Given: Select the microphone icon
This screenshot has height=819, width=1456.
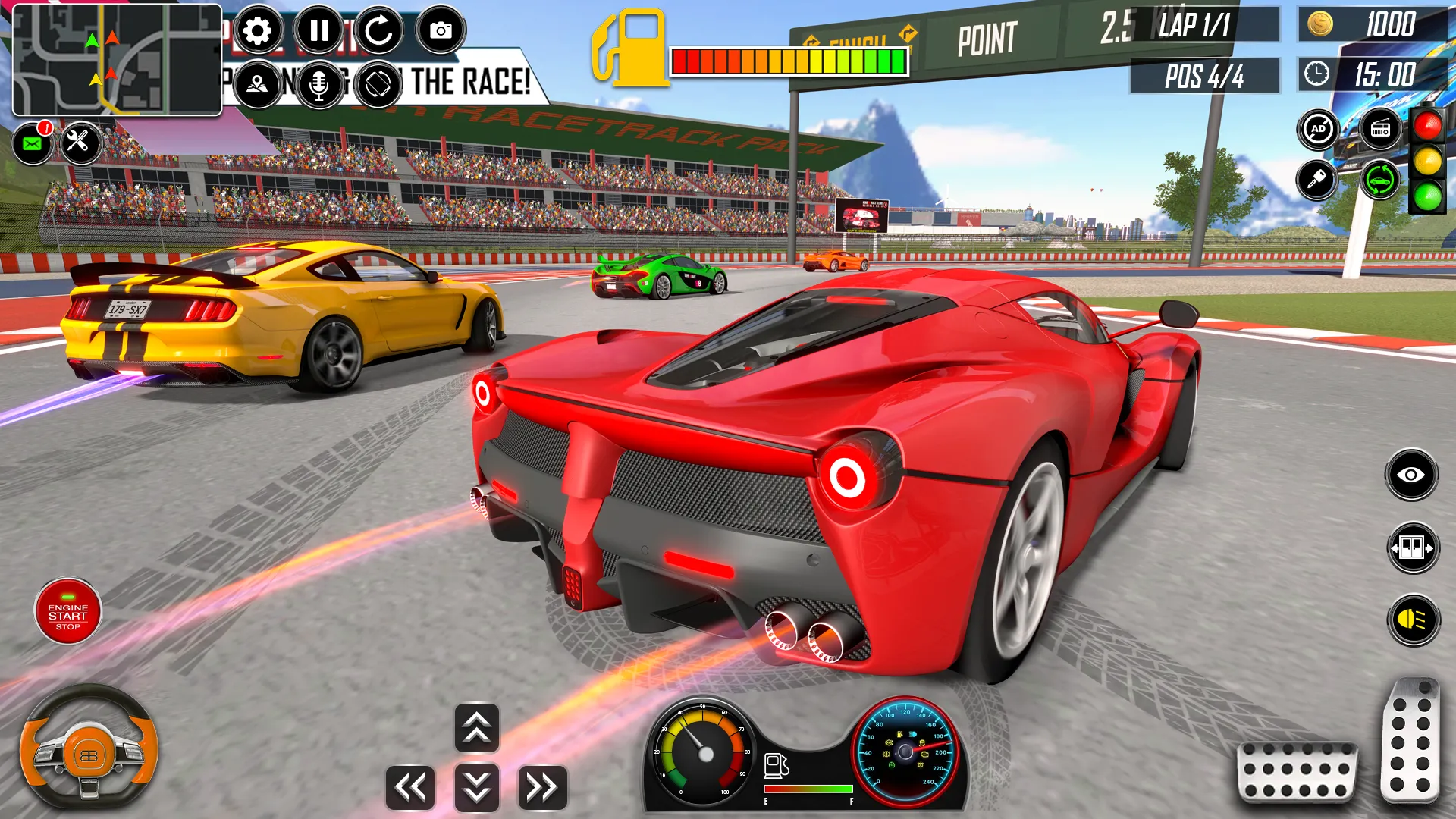Looking at the screenshot, I should click(x=318, y=83).
